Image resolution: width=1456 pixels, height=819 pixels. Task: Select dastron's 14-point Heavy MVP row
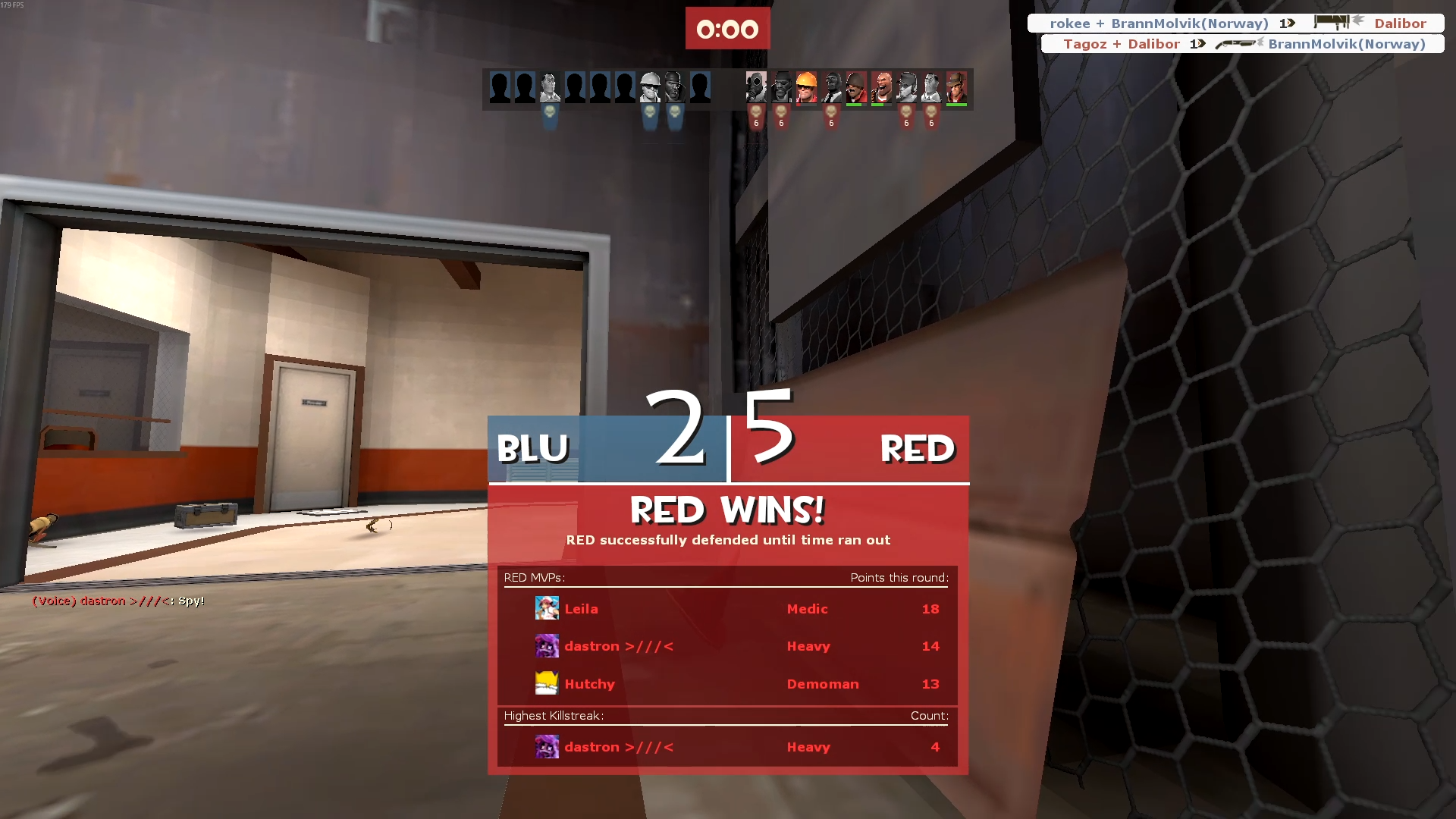(x=726, y=646)
